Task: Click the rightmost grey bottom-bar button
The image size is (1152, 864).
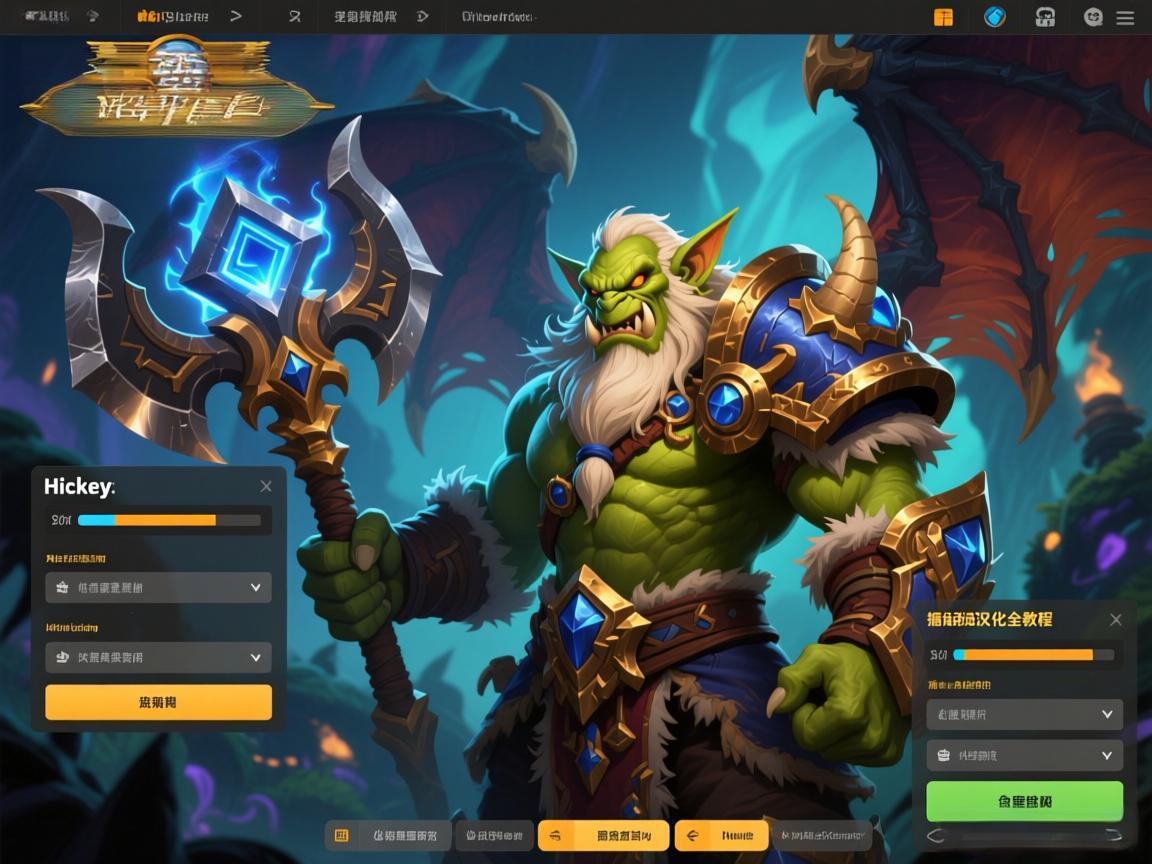Action: pyautogui.click(x=822, y=835)
